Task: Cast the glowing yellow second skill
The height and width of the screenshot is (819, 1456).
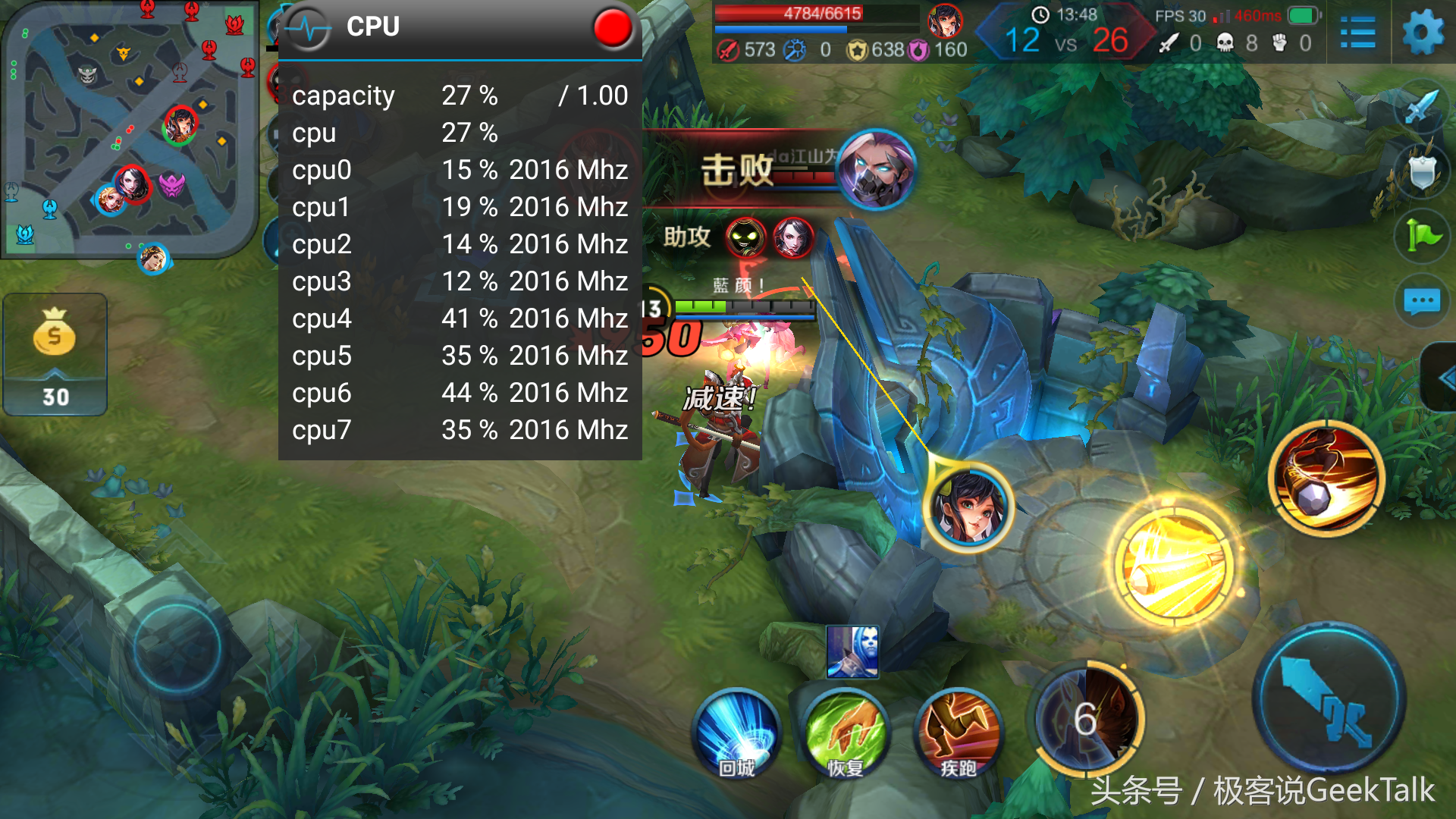Action: click(1174, 566)
